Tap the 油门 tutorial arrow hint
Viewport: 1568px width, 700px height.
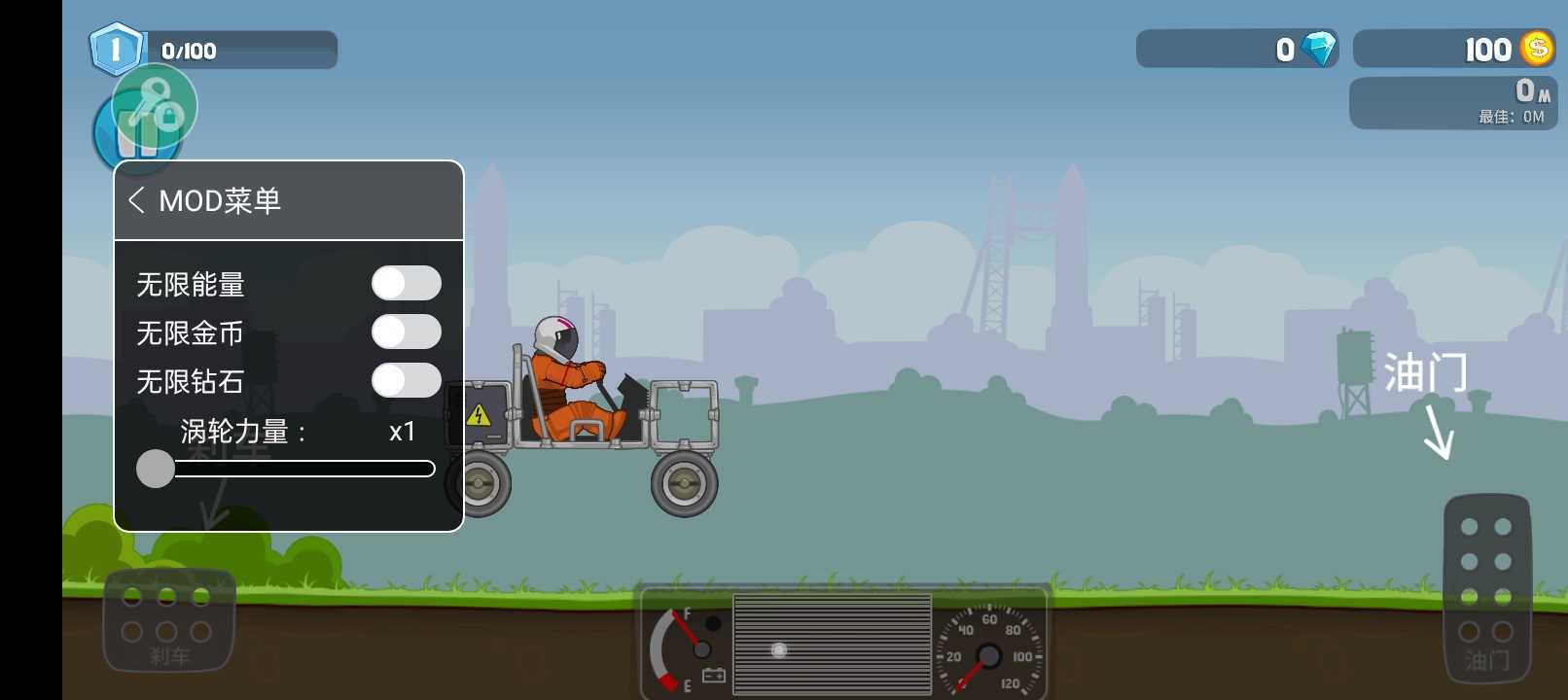click(1438, 426)
